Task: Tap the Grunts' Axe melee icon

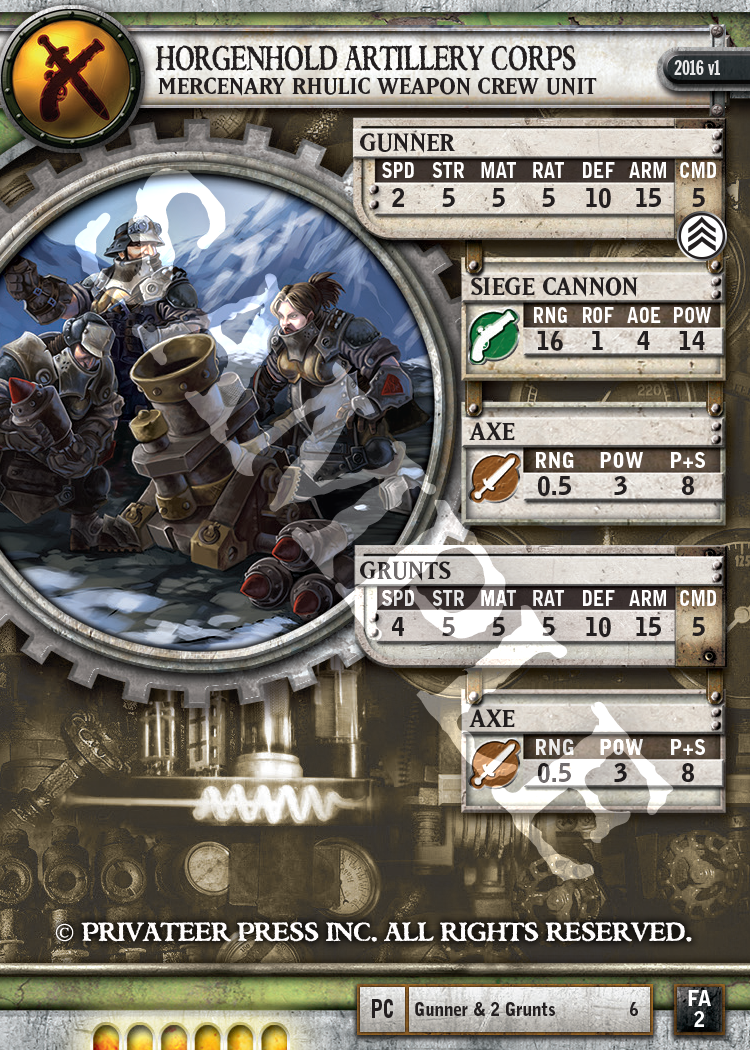Action: point(495,763)
